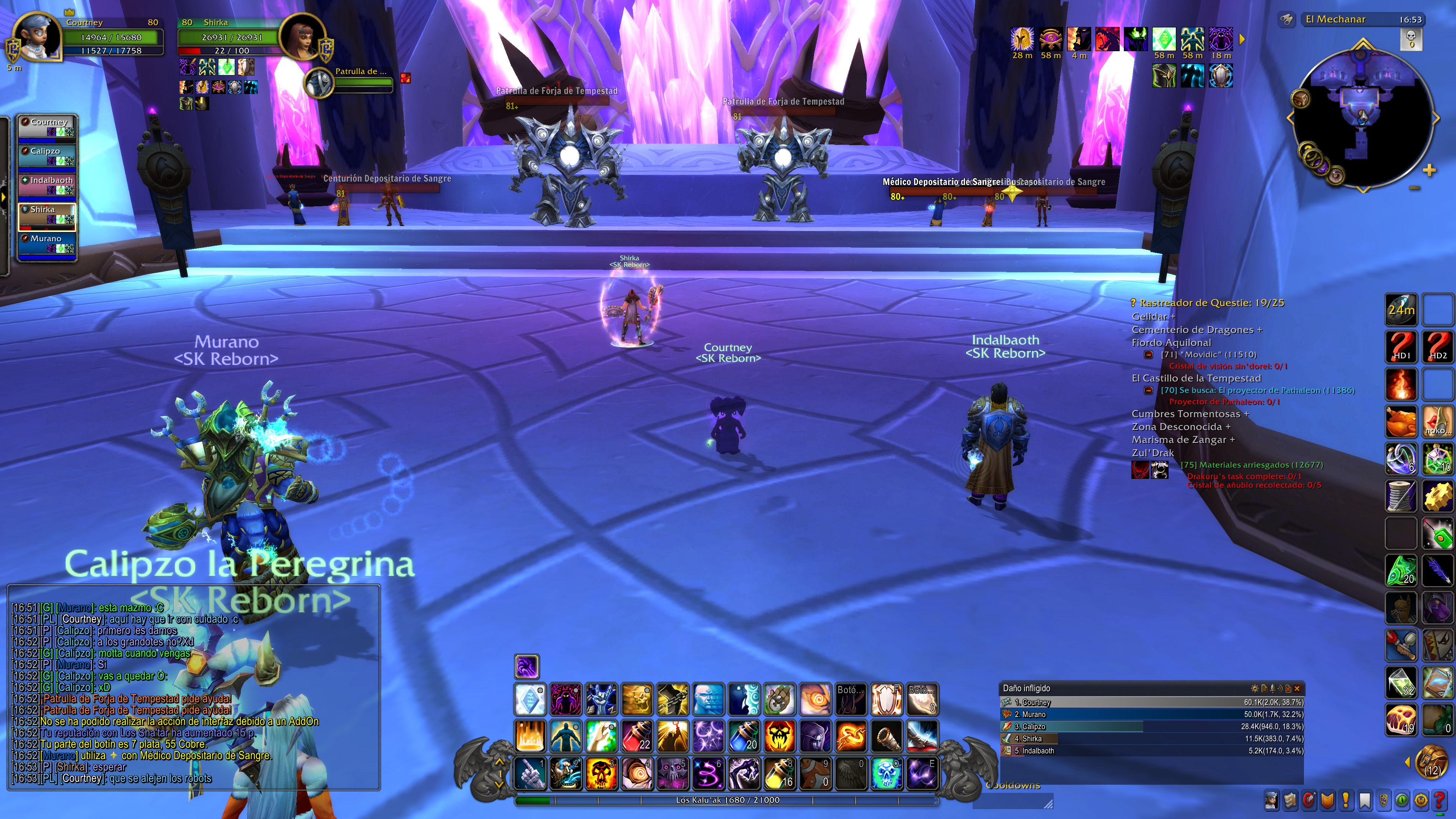Cast the glowing blue skull ability bound to Q
This screenshot has width=1456, height=819.
coord(886,773)
